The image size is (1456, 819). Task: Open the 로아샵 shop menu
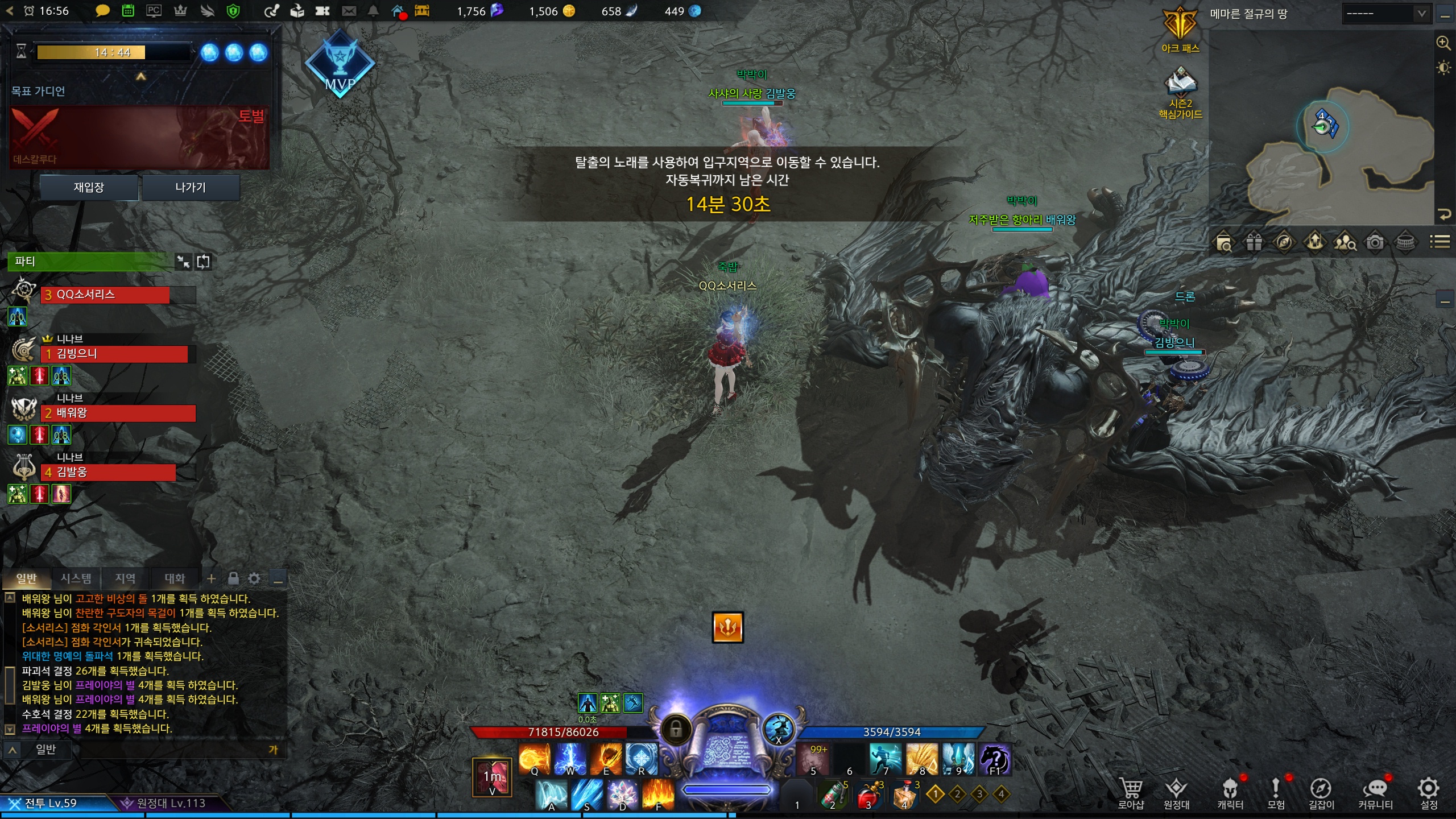[1131, 792]
